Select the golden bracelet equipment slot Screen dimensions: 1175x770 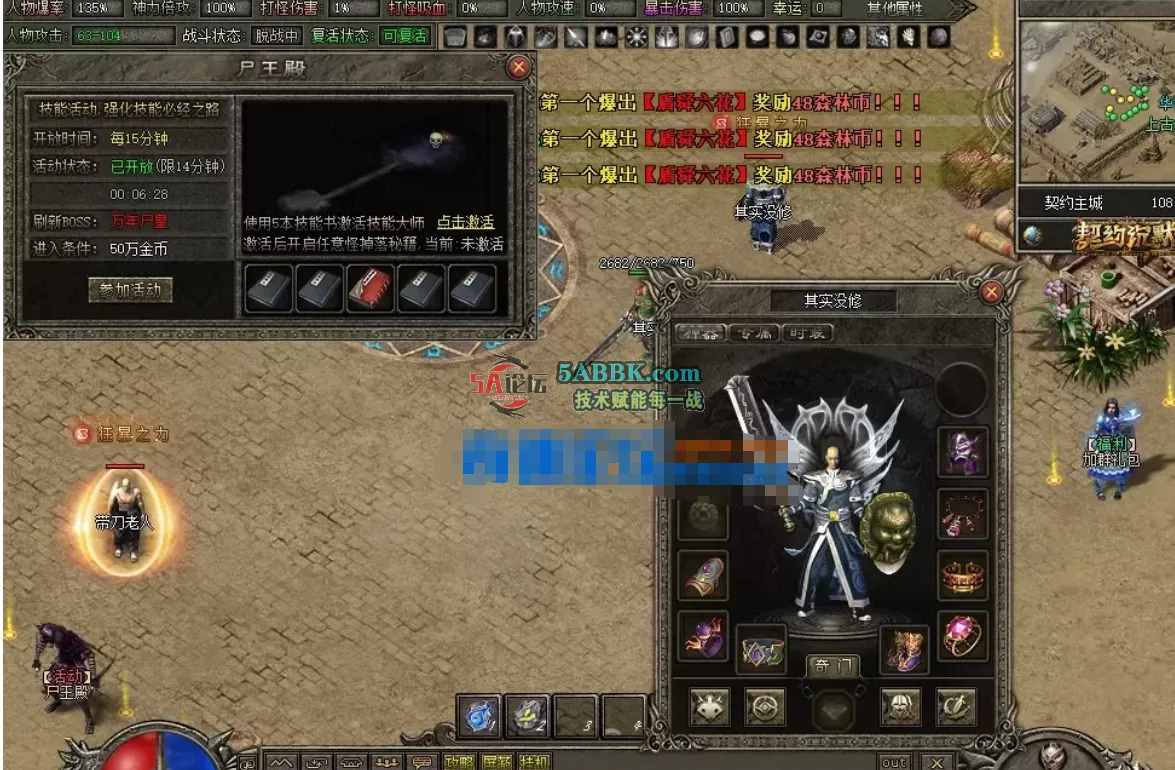[963, 576]
